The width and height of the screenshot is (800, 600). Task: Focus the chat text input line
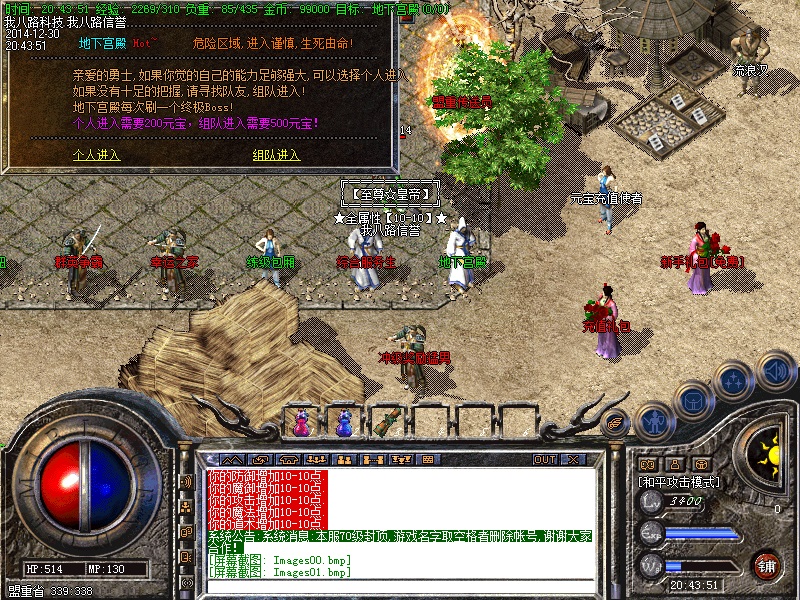pyautogui.click(x=400, y=587)
